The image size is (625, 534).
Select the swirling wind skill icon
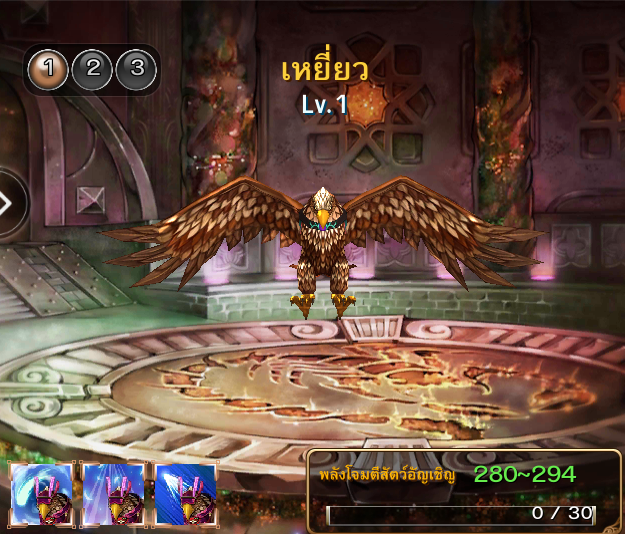click(x=42, y=495)
